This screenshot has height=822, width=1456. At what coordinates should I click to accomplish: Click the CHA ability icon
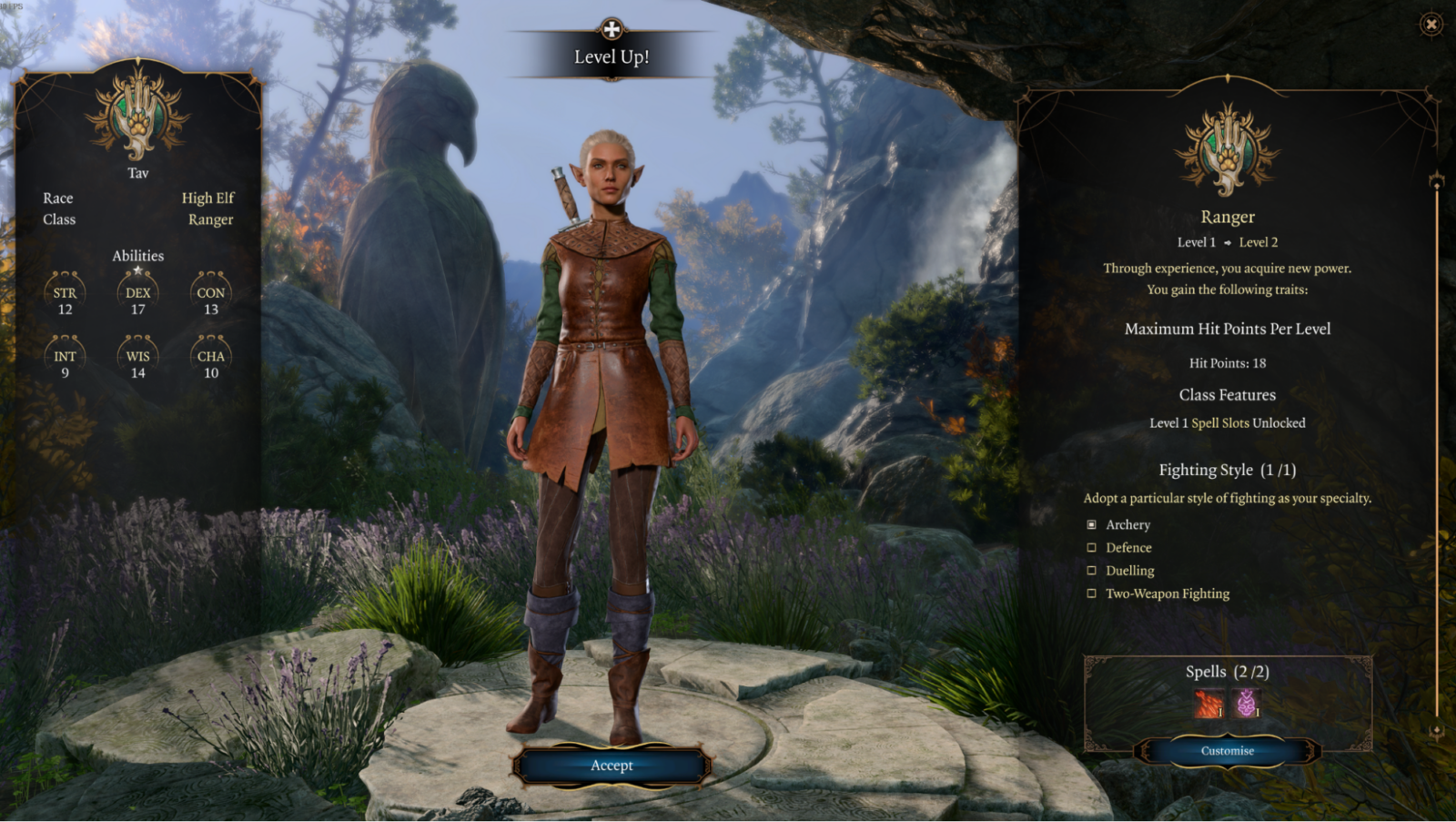coord(210,355)
